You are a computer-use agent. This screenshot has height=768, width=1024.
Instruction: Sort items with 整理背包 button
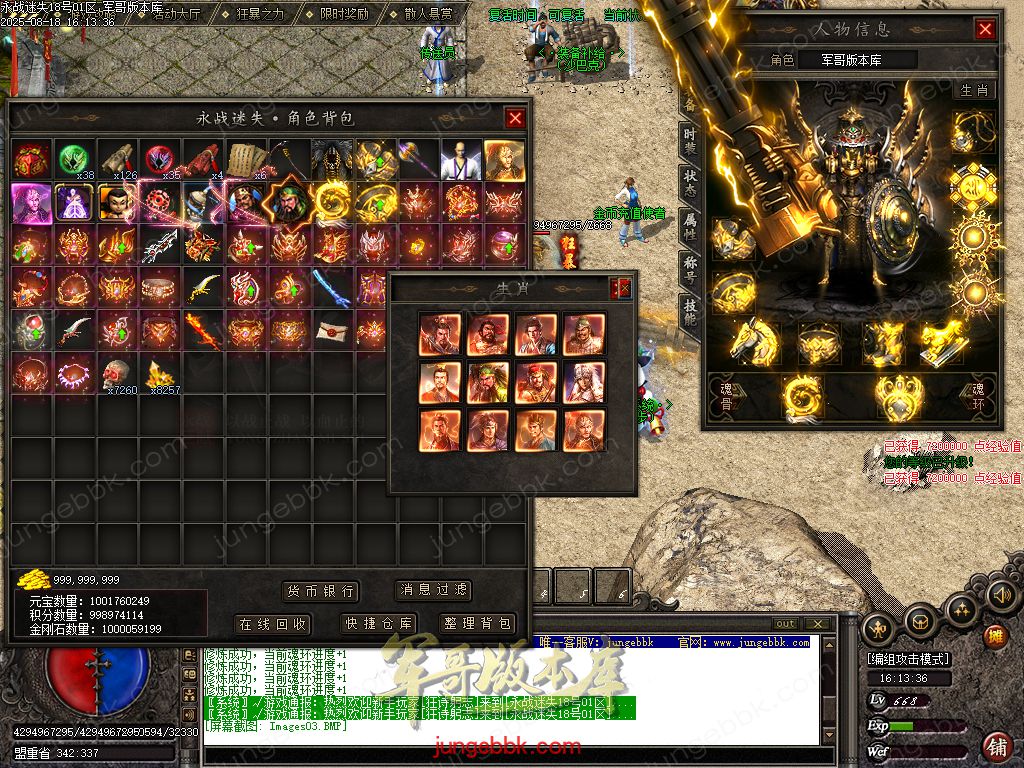click(x=476, y=624)
